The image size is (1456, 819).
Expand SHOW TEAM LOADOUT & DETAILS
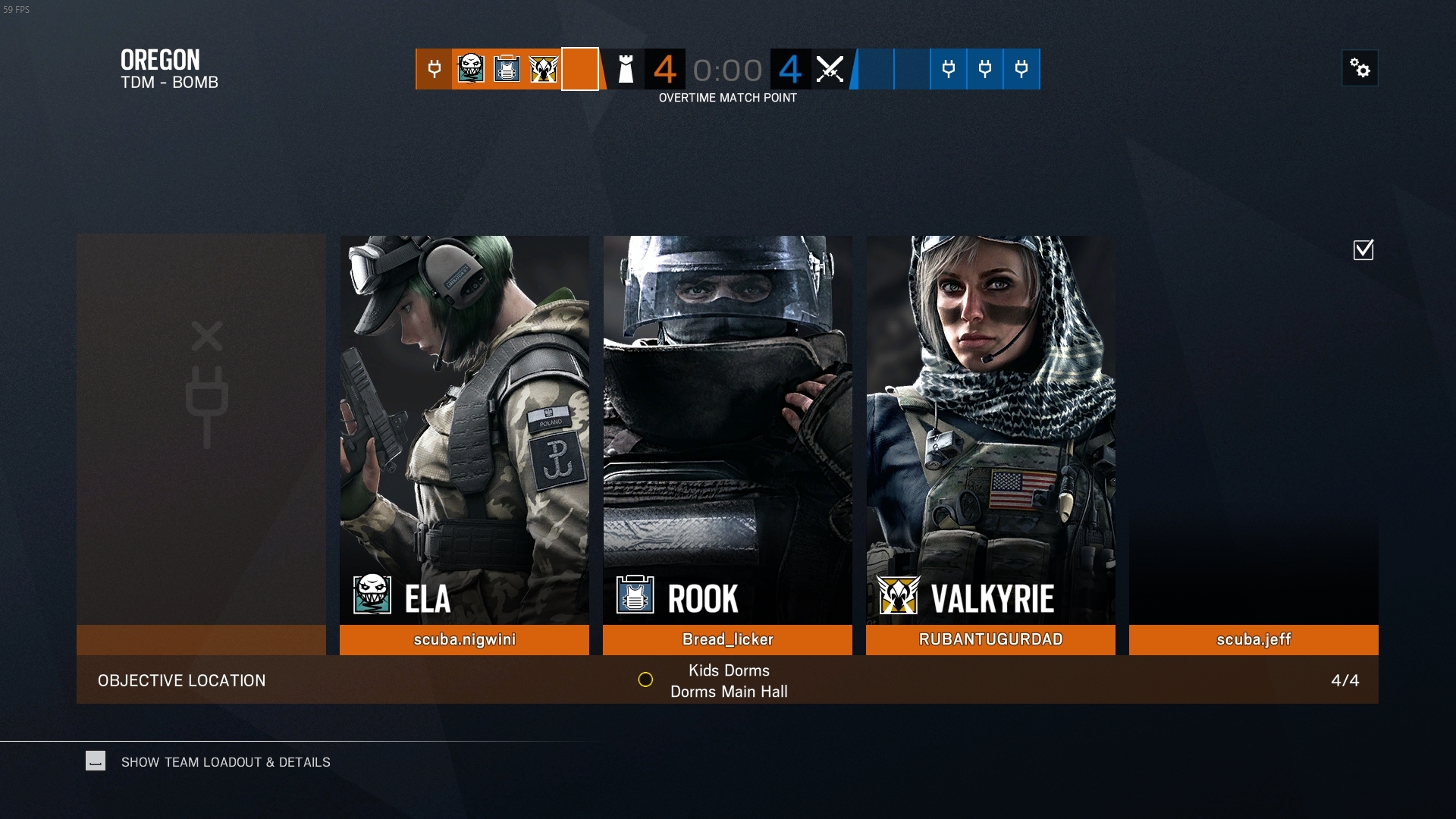click(225, 762)
